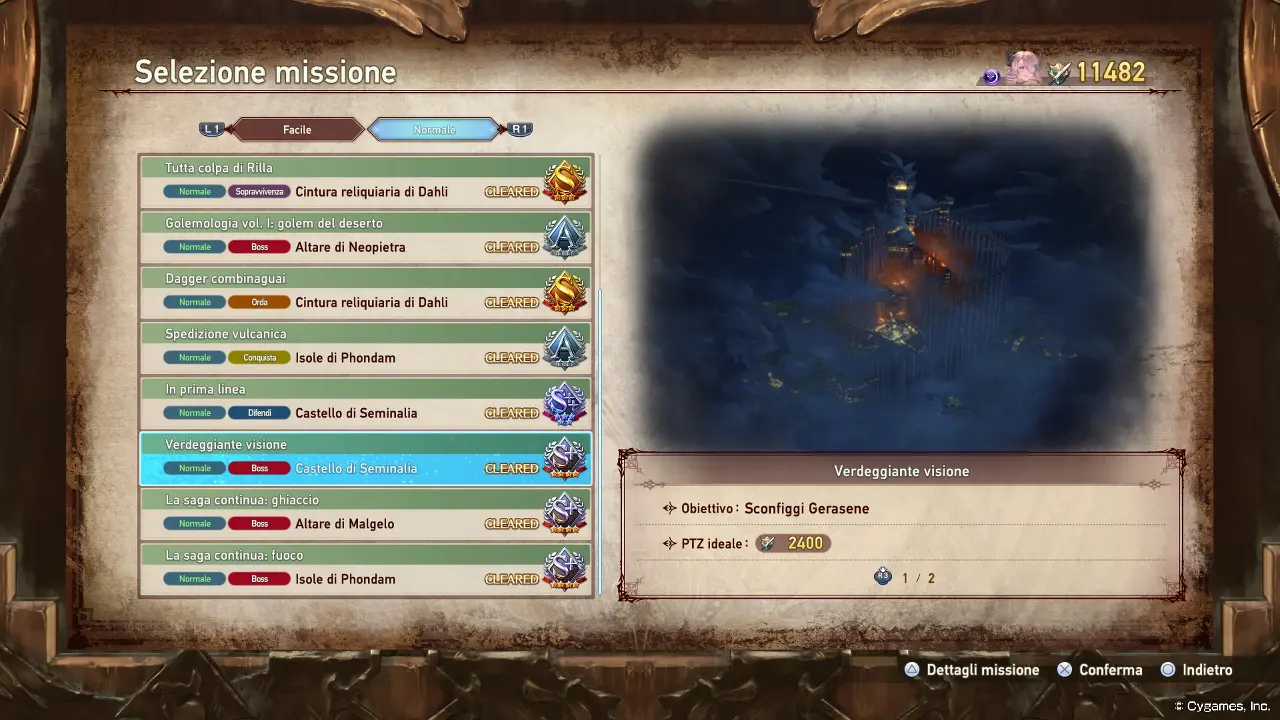Click the S-rank medal on Dagger combinaguai
The image size is (1280, 720).
563,291
